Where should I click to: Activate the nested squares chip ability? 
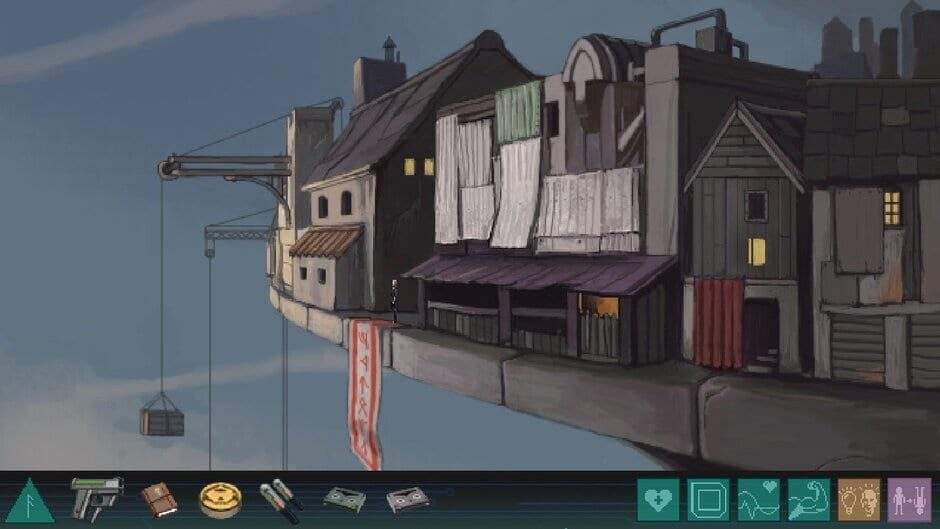tap(708, 499)
